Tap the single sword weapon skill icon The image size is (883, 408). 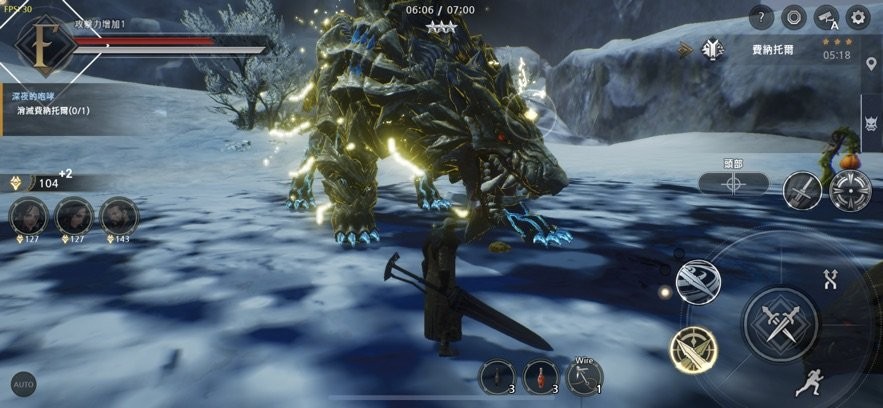tap(802, 190)
